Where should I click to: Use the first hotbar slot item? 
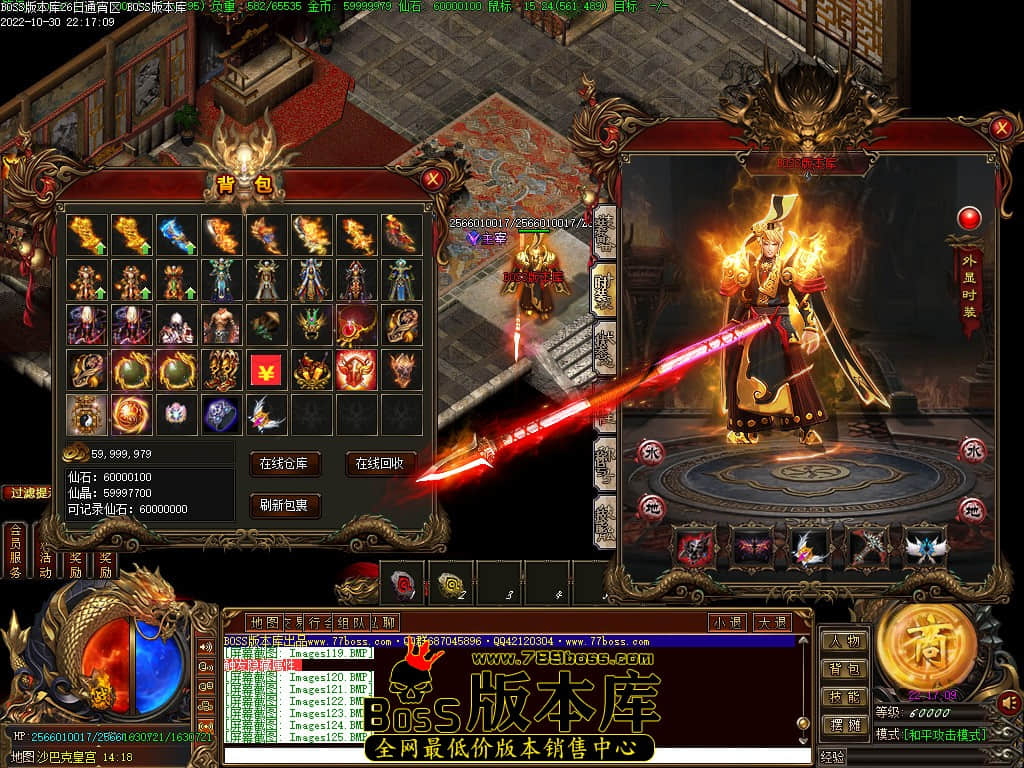404,582
